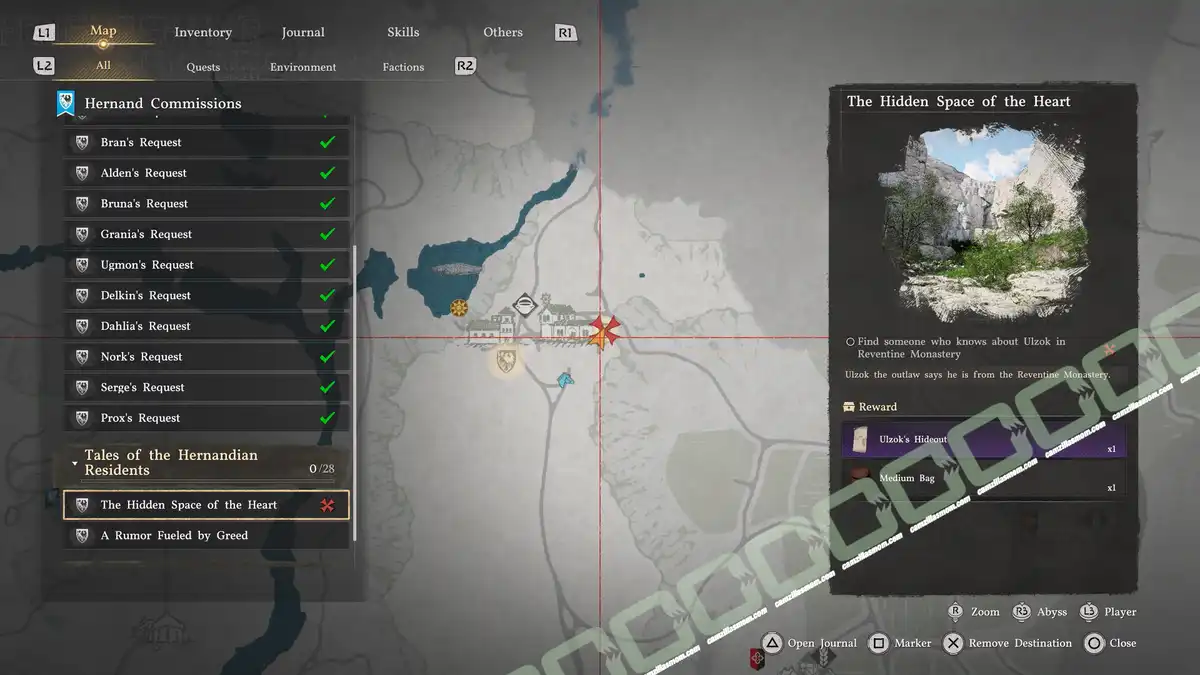
Task: Choose Alden's Request in the list
Action: [207, 173]
